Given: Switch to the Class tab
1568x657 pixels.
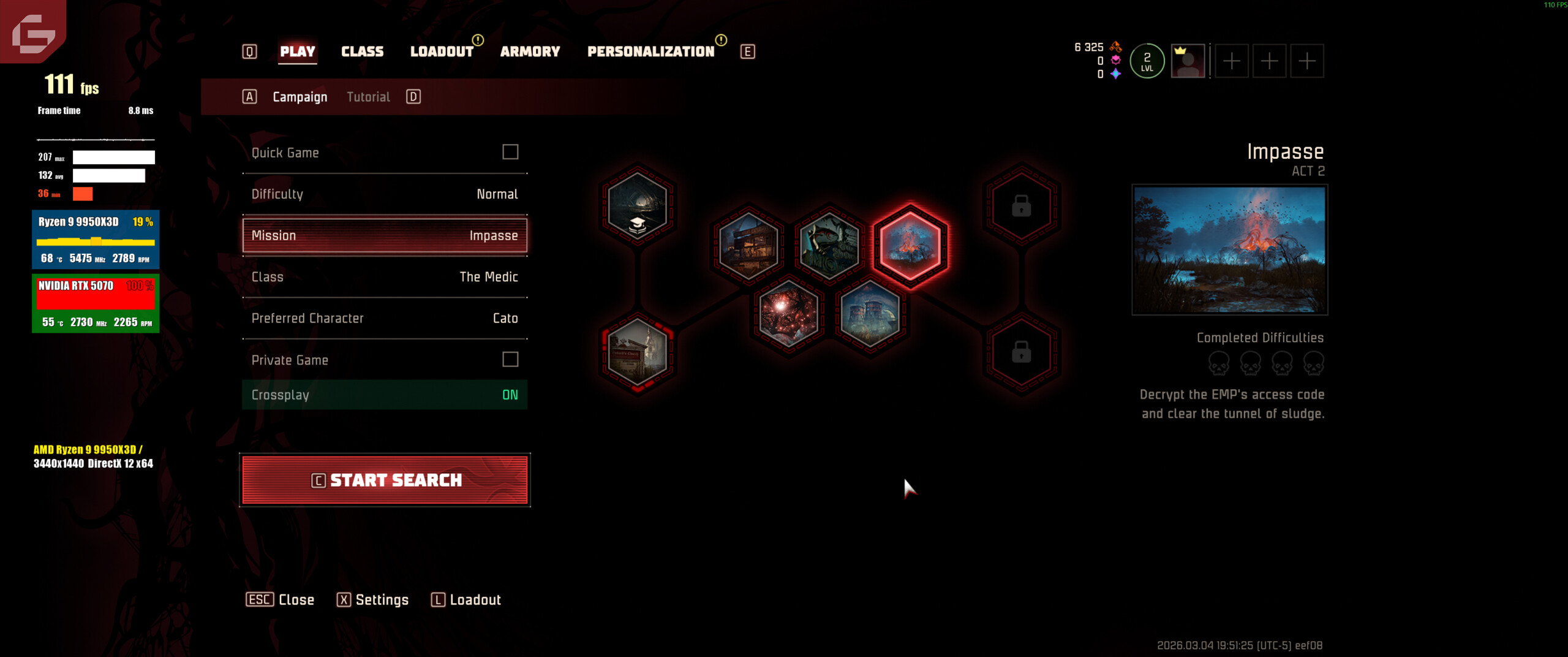Looking at the screenshot, I should (x=362, y=51).
